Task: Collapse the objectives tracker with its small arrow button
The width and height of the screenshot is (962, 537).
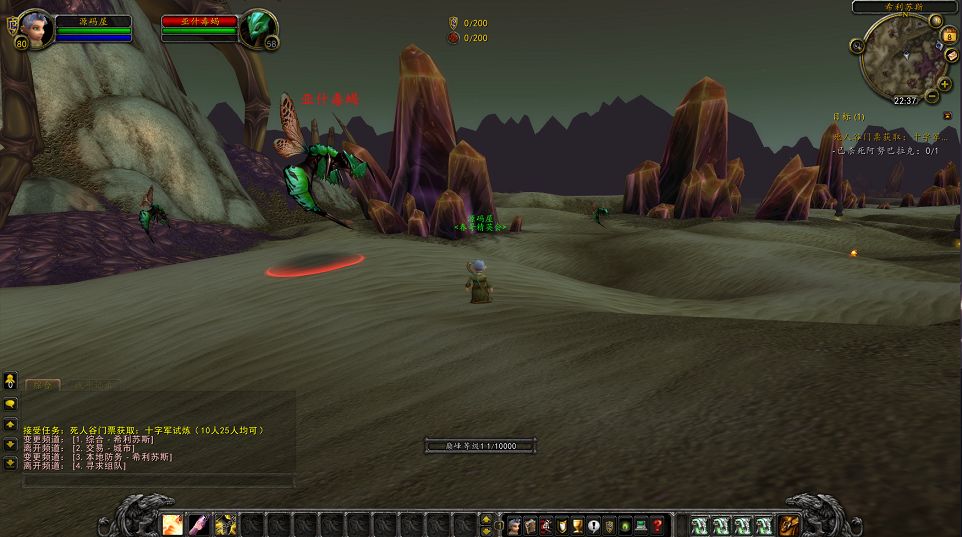Action: point(947,116)
